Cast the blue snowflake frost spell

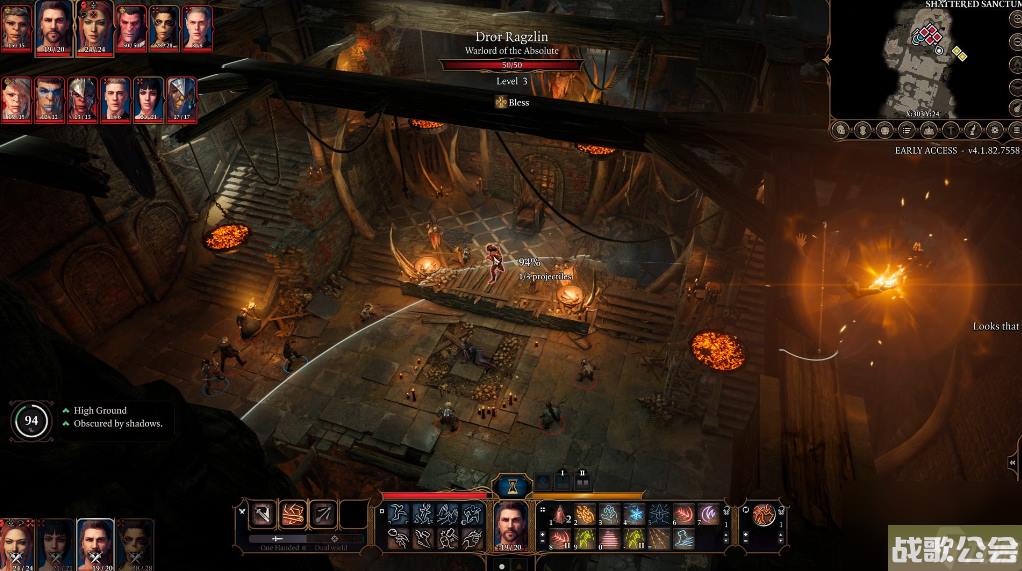point(634,514)
